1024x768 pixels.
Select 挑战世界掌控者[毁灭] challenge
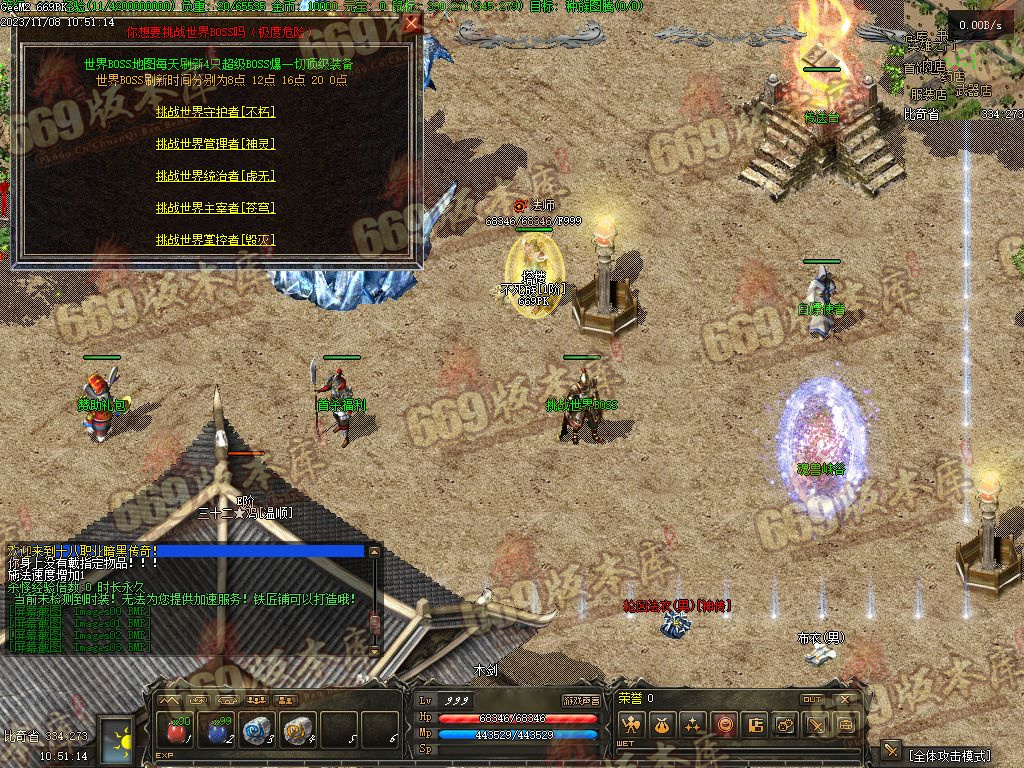pos(215,240)
